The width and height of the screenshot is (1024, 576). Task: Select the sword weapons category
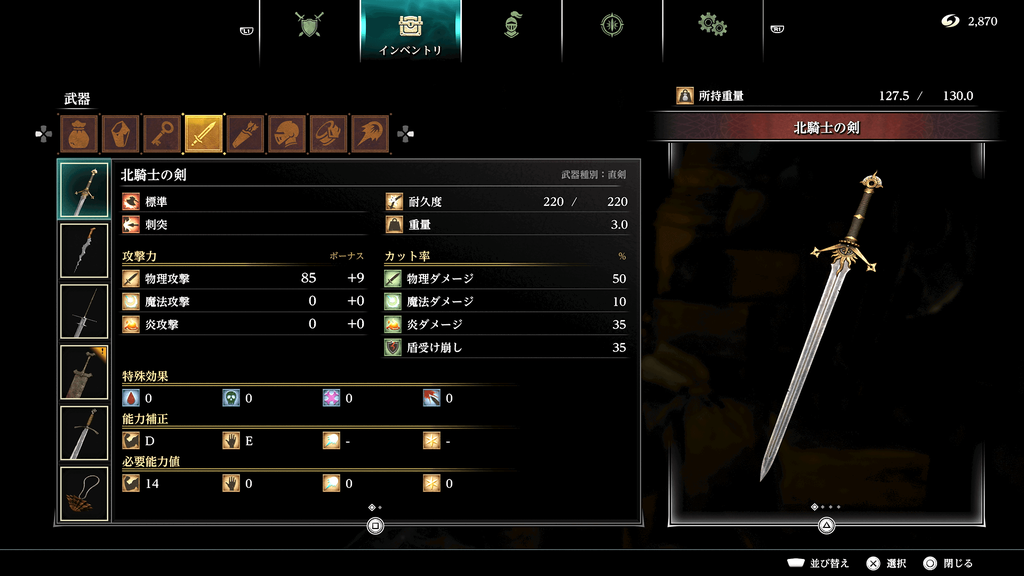(204, 134)
